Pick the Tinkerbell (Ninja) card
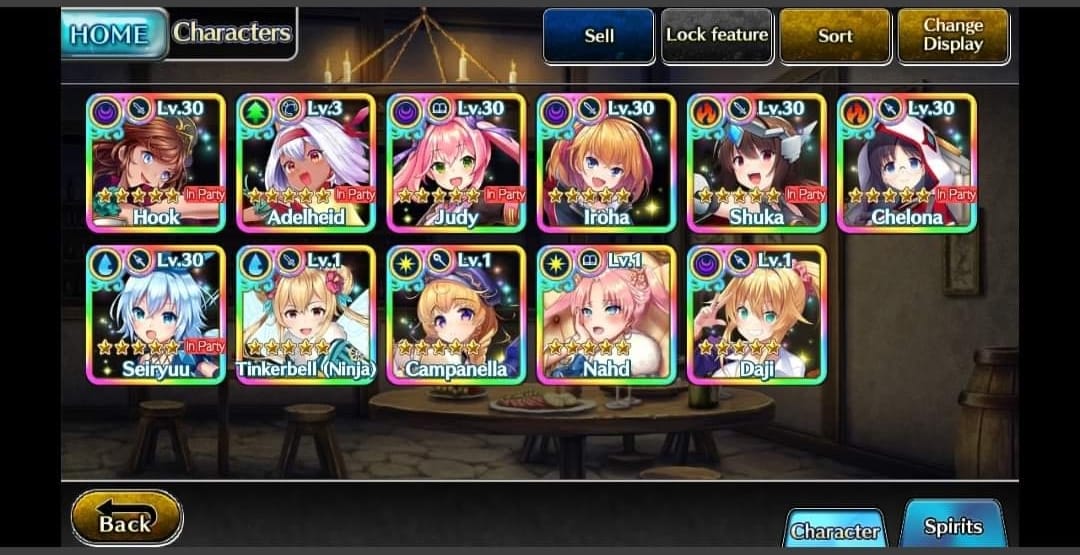Image resolution: width=1080 pixels, height=555 pixels. 306,314
